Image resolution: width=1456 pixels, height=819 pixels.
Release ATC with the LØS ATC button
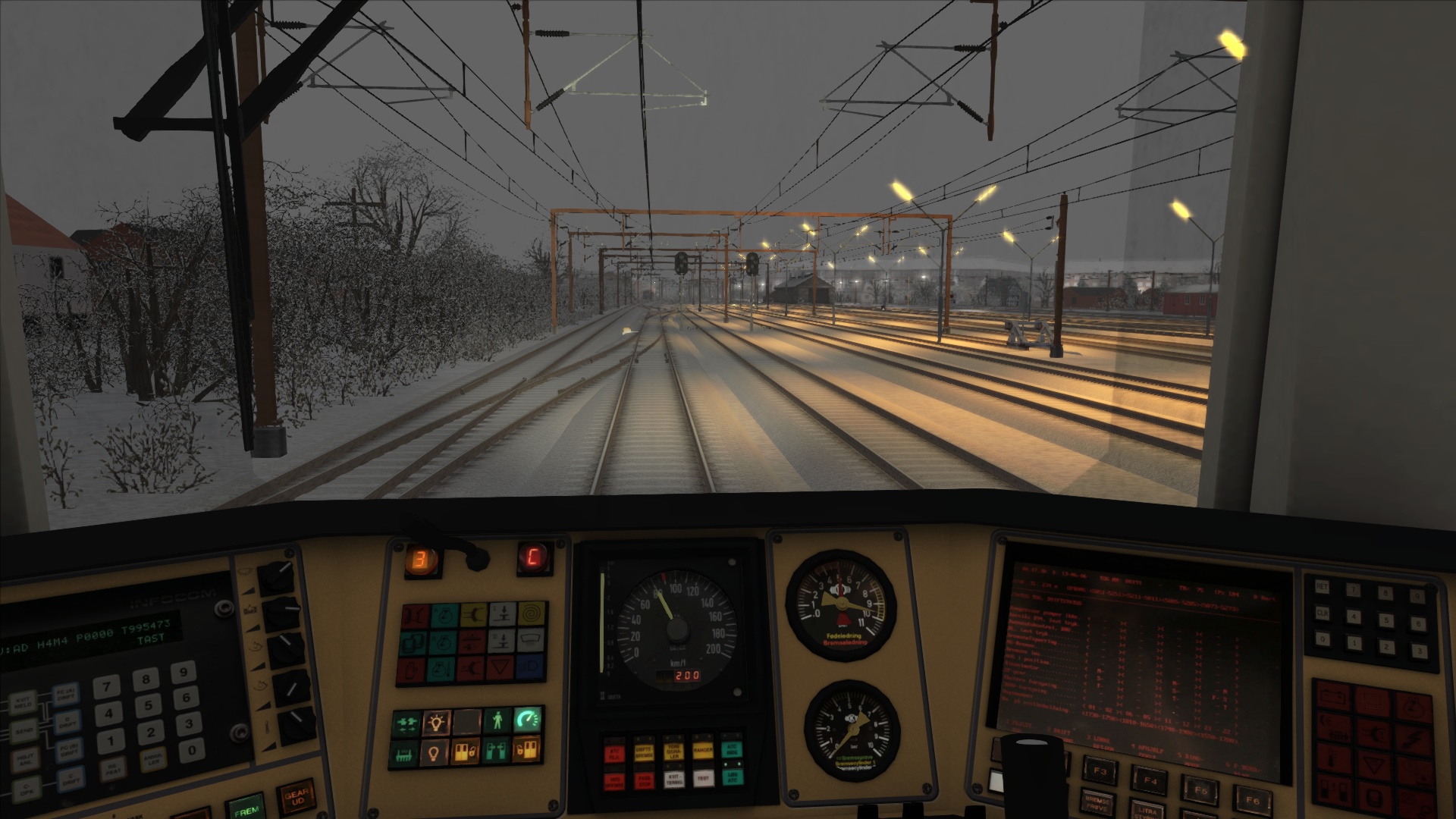tap(733, 778)
